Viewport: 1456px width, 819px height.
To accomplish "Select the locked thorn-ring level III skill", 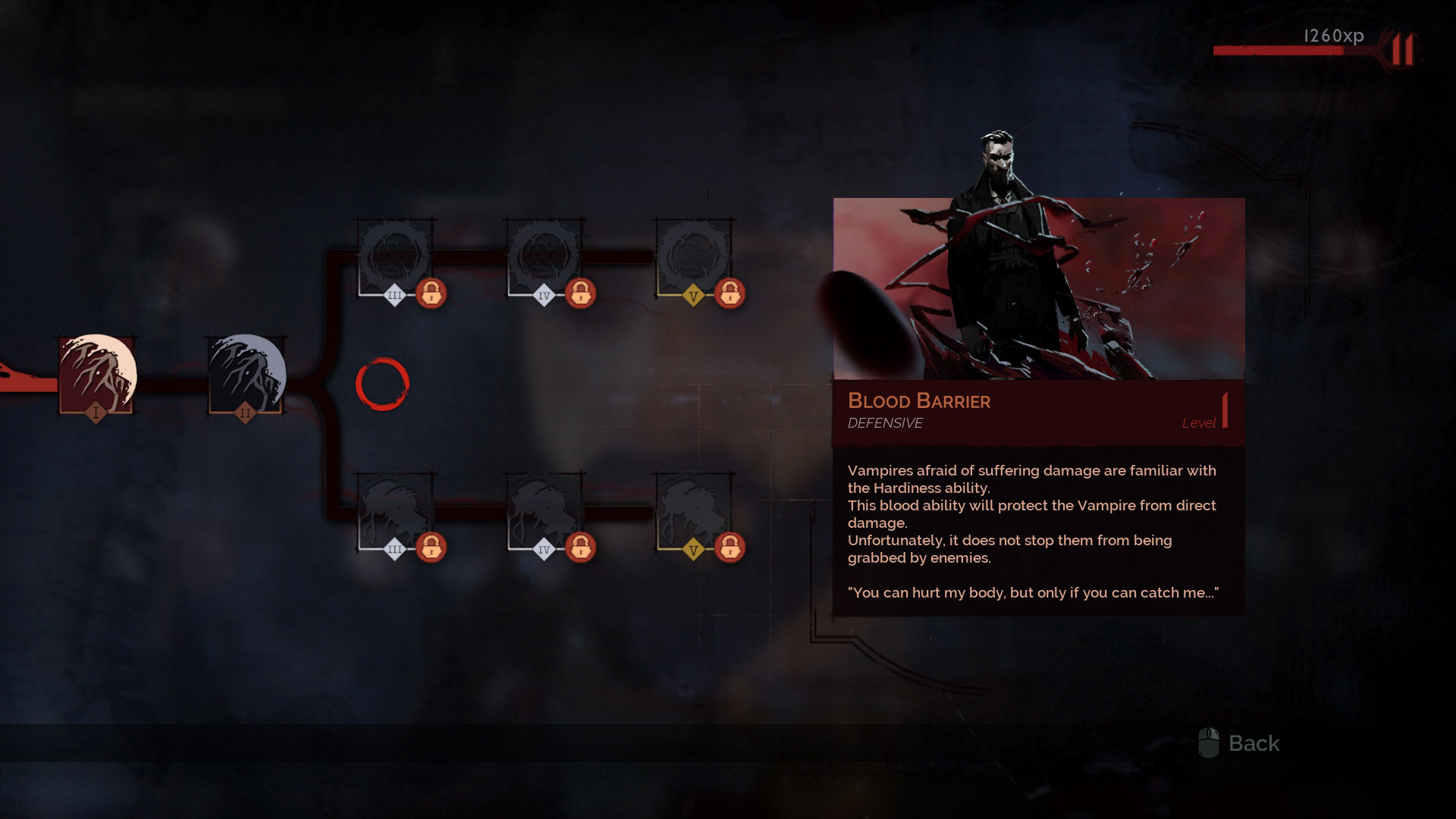I will pyautogui.click(x=394, y=258).
